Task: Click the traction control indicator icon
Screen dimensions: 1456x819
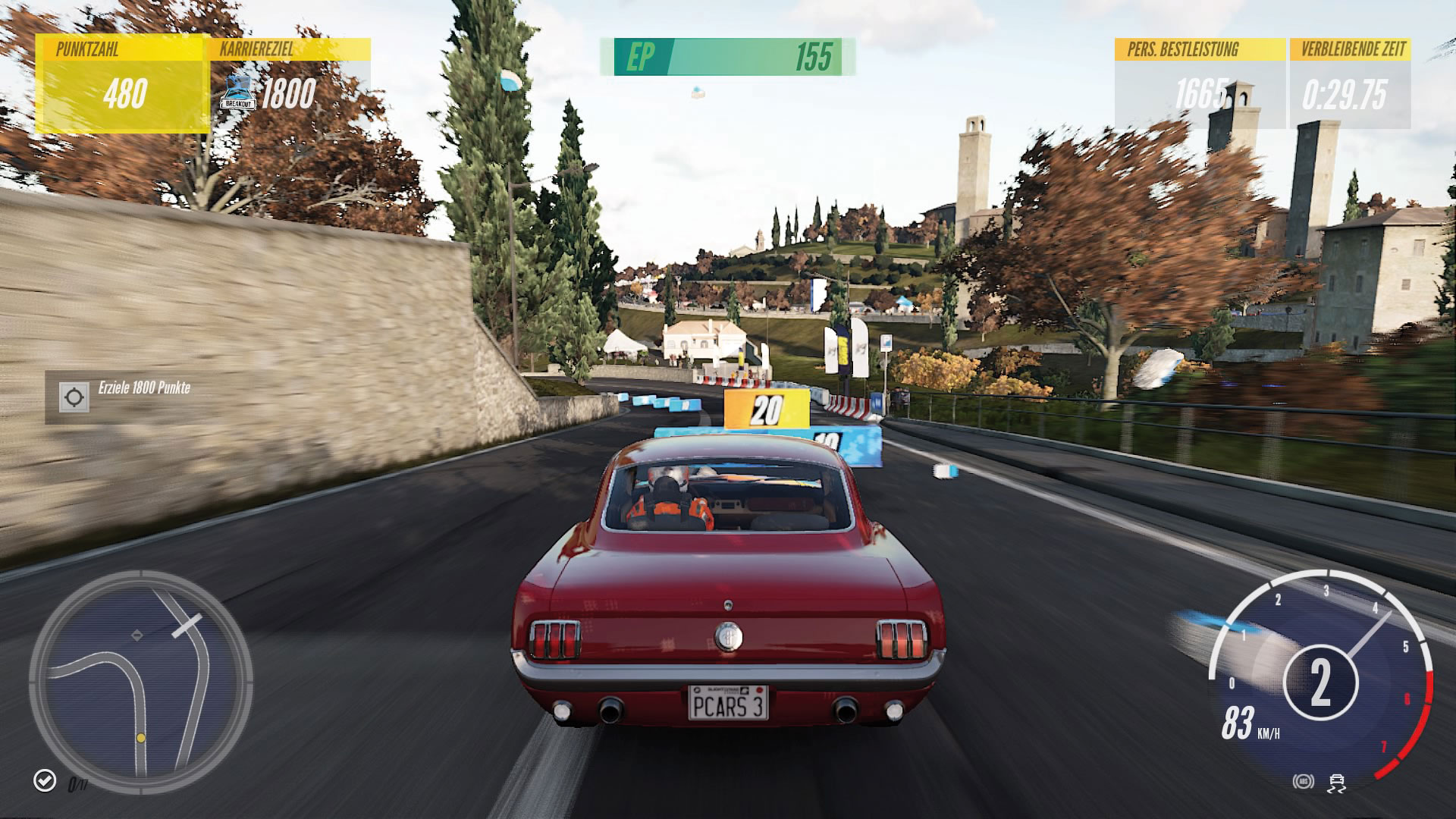Action: [x=1336, y=782]
